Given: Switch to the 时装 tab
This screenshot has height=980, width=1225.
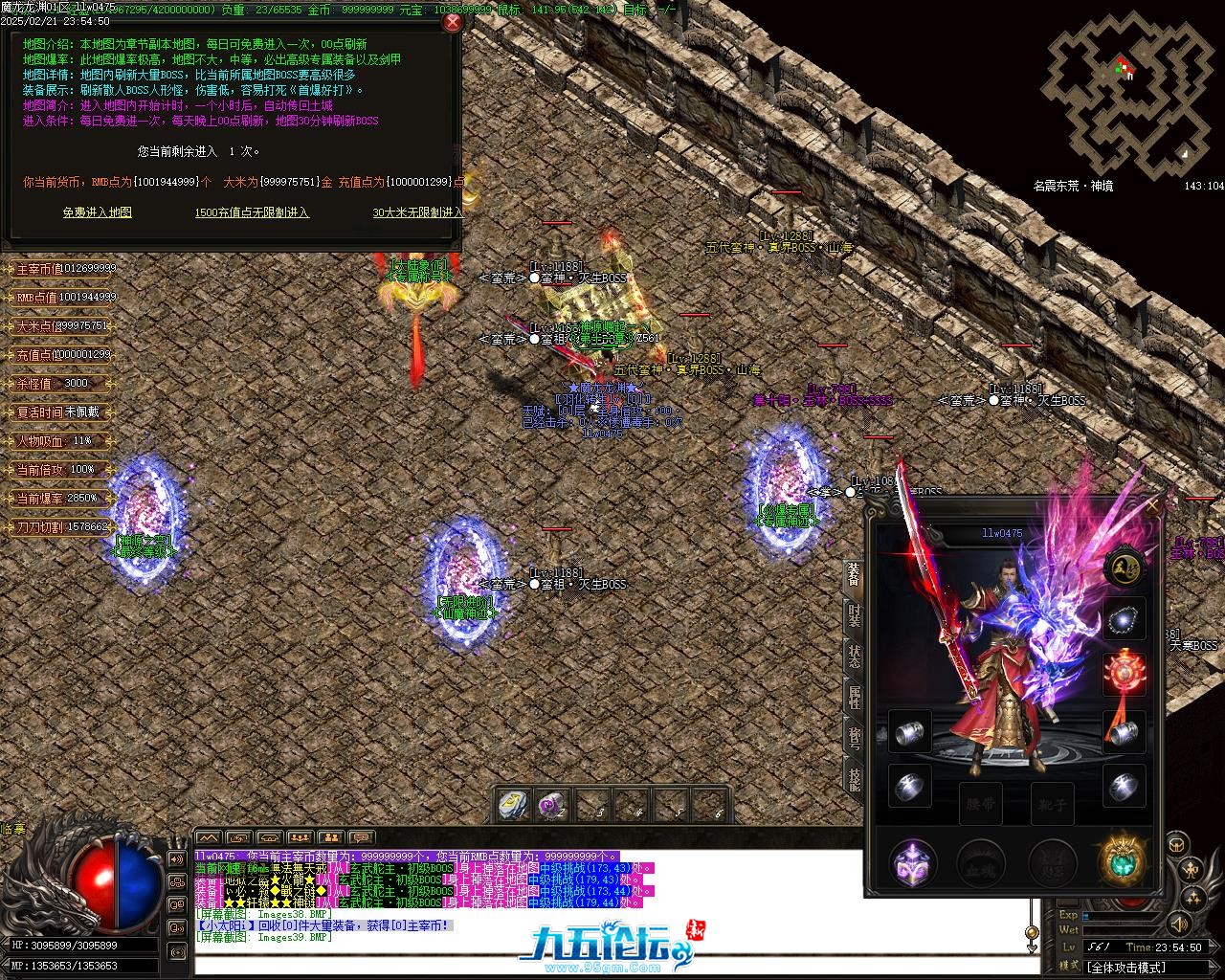Looking at the screenshot, I should pyautogui.click(x=854, y=616).
